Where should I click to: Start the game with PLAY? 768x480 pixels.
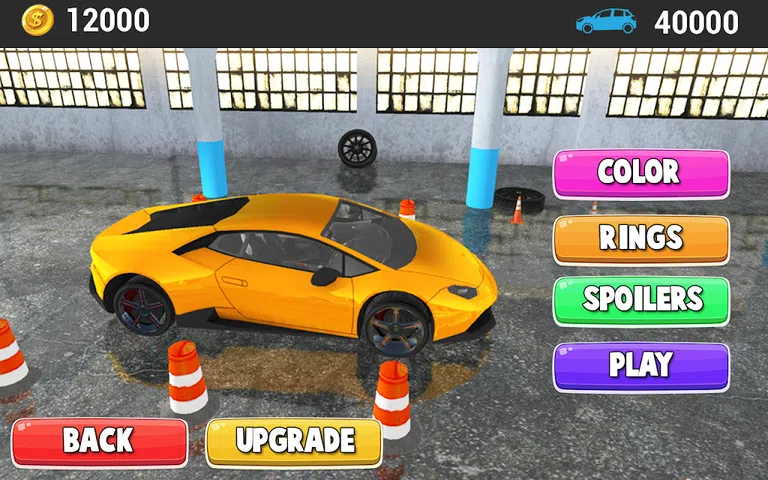(640, 365)
